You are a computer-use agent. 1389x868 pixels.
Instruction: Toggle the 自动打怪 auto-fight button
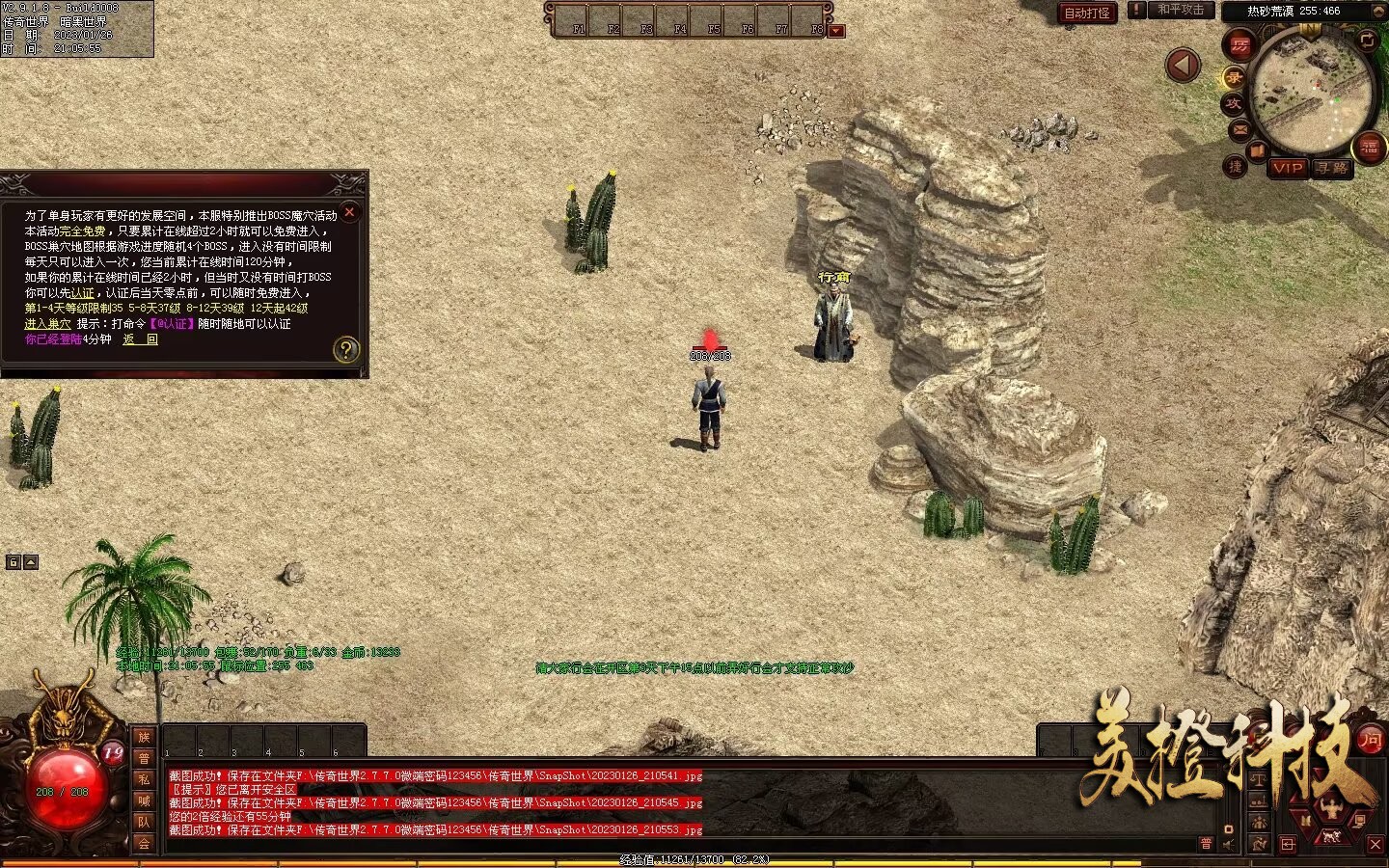(x=1087, y=13)
